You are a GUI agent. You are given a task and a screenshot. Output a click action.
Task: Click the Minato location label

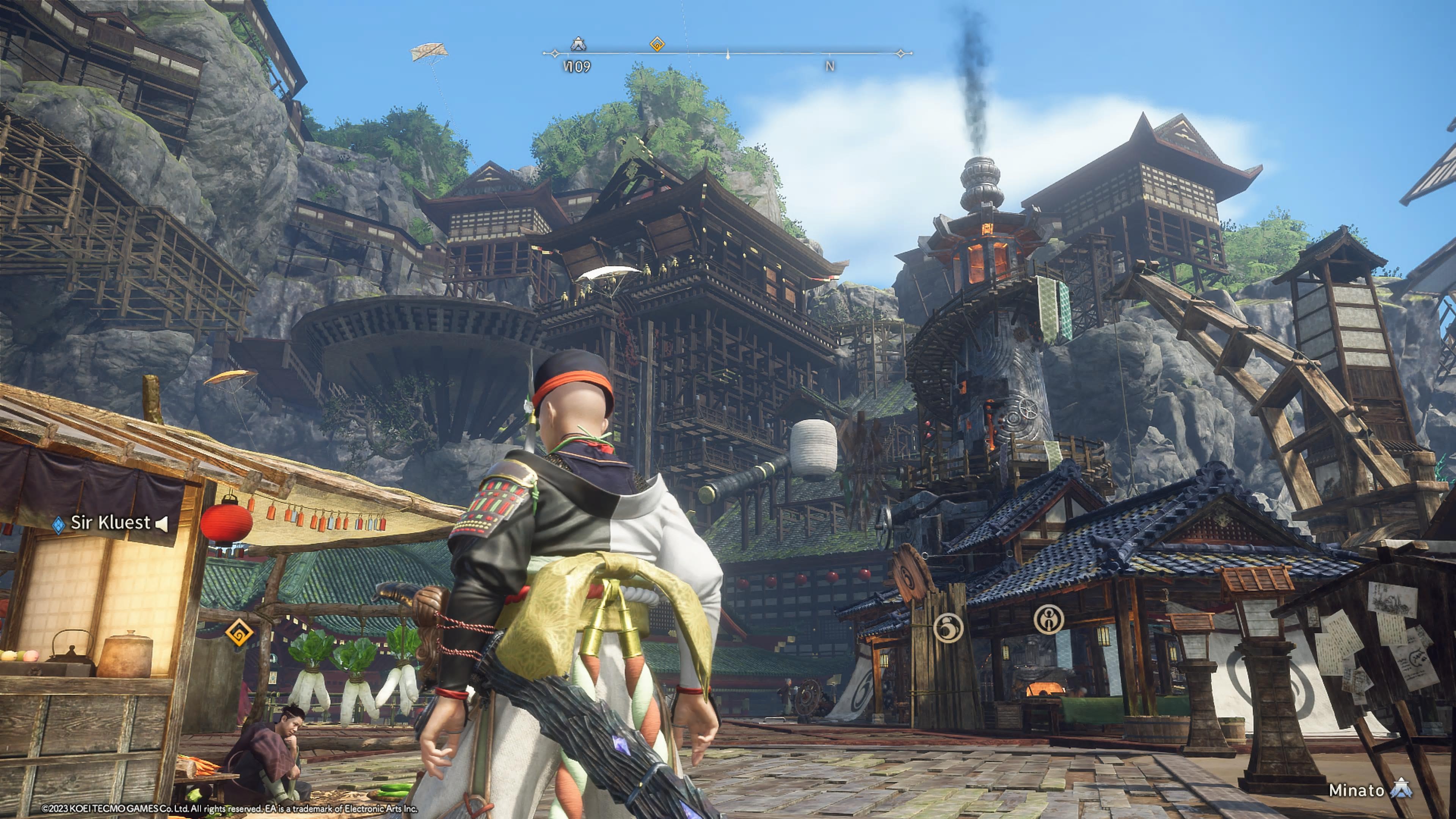pyautogui.click(x=1357, y=789)
